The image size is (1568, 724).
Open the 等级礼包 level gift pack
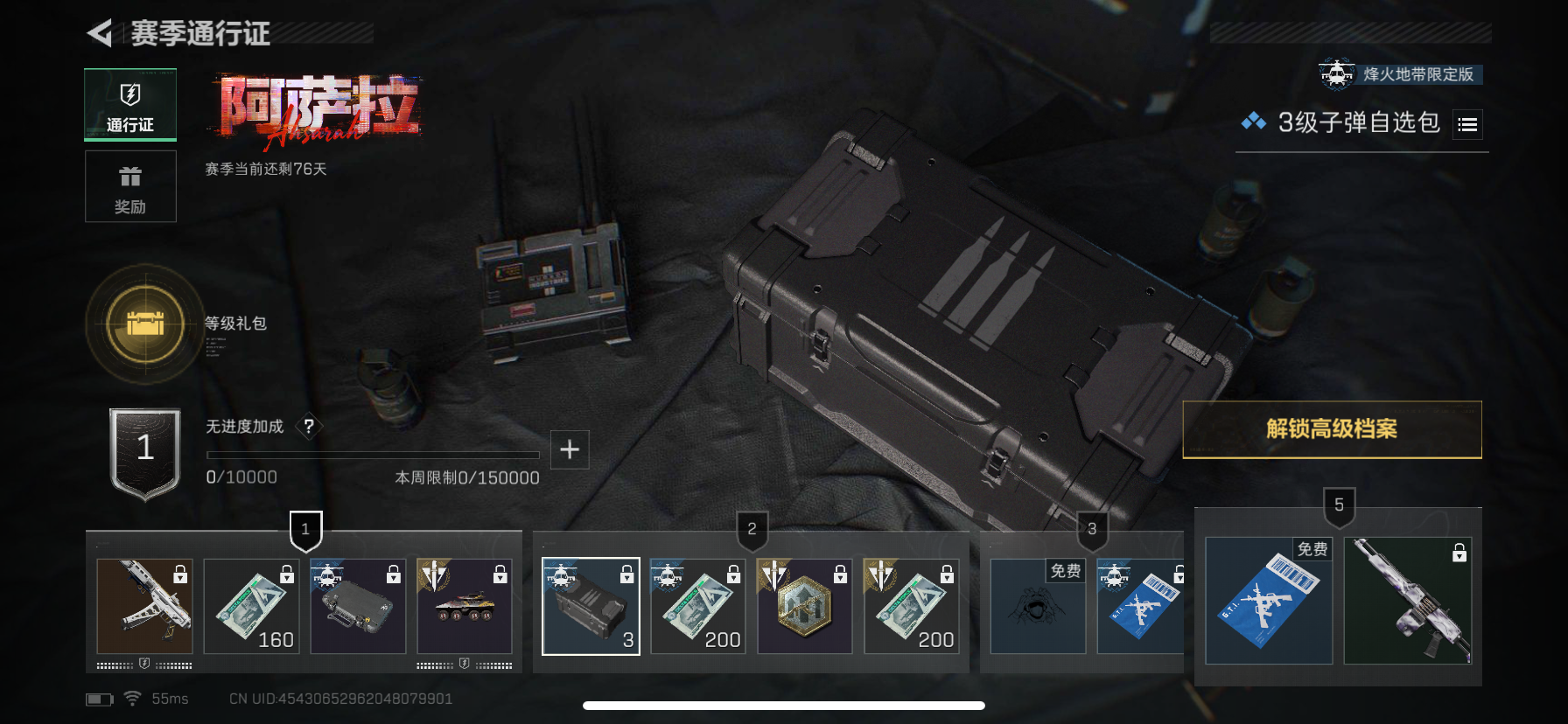click(x=145, y=324)
